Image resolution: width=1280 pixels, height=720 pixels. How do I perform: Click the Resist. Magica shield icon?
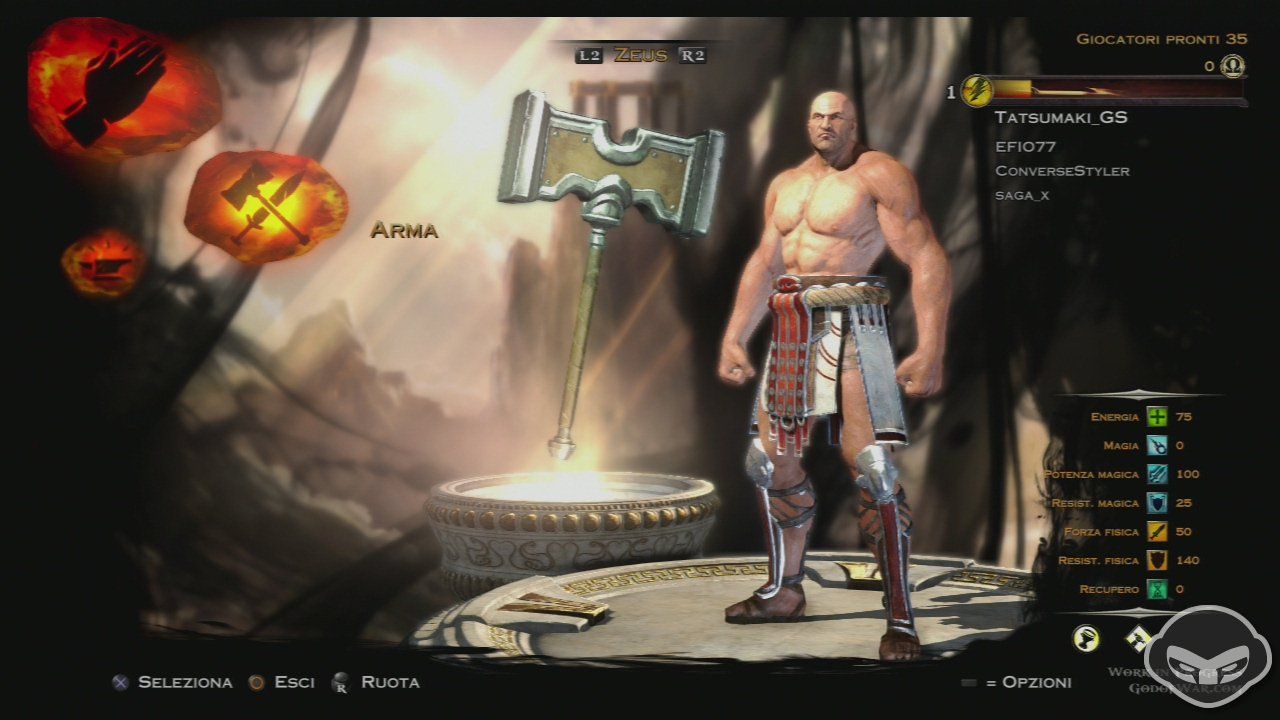(1160, 503)
